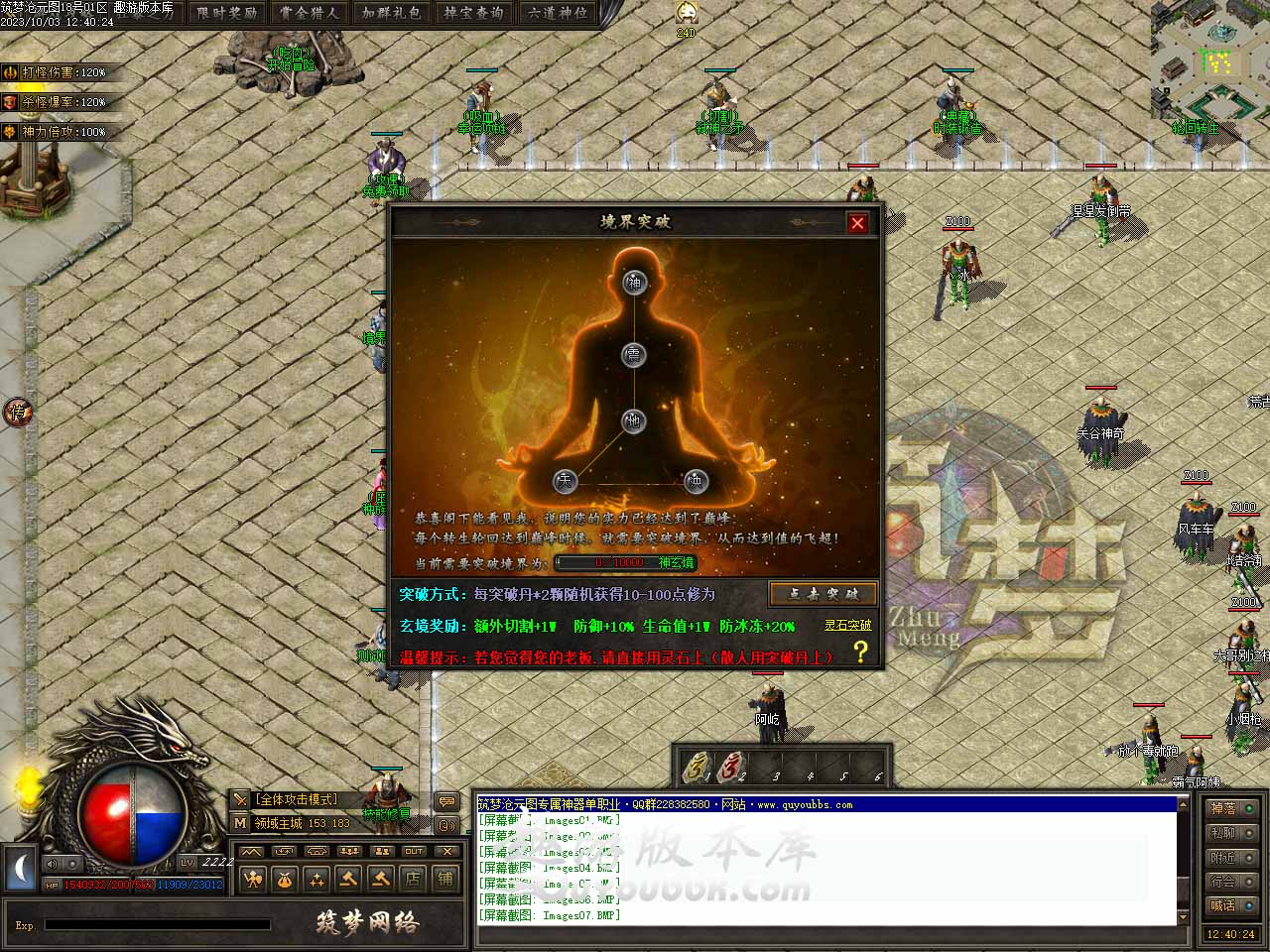The image size is (1270, 952).
Task: Close the 境界突破 window
Action: (x=858, y=223)
